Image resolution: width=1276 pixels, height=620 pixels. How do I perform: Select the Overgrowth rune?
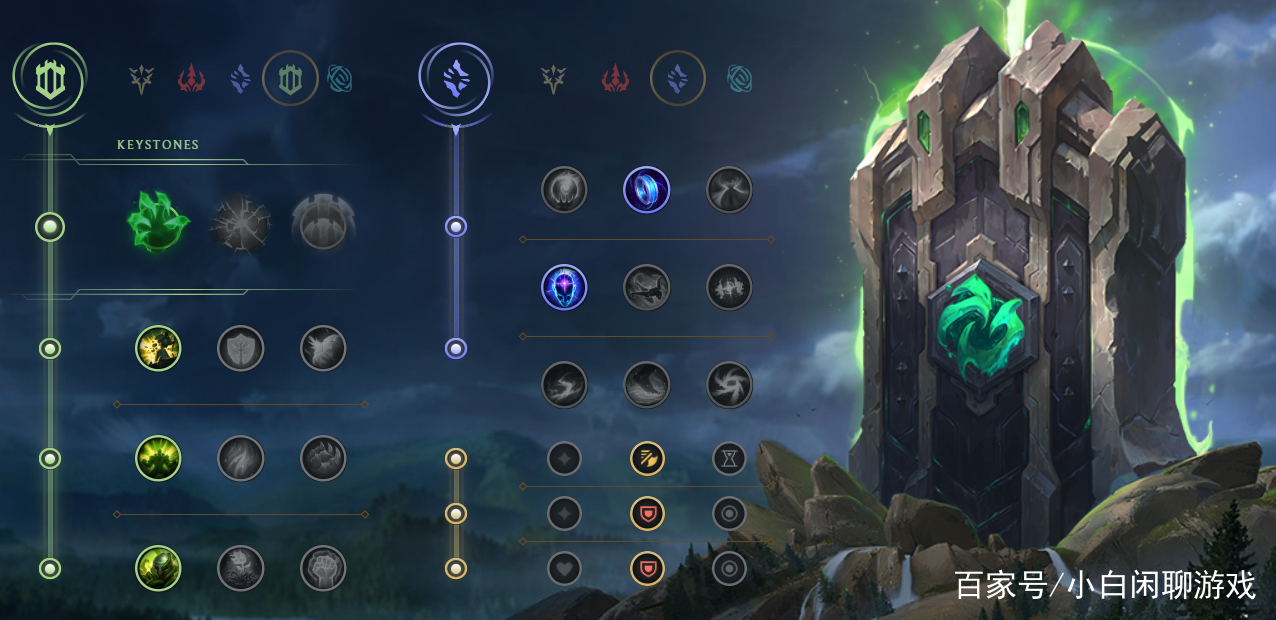pos(158,568)
